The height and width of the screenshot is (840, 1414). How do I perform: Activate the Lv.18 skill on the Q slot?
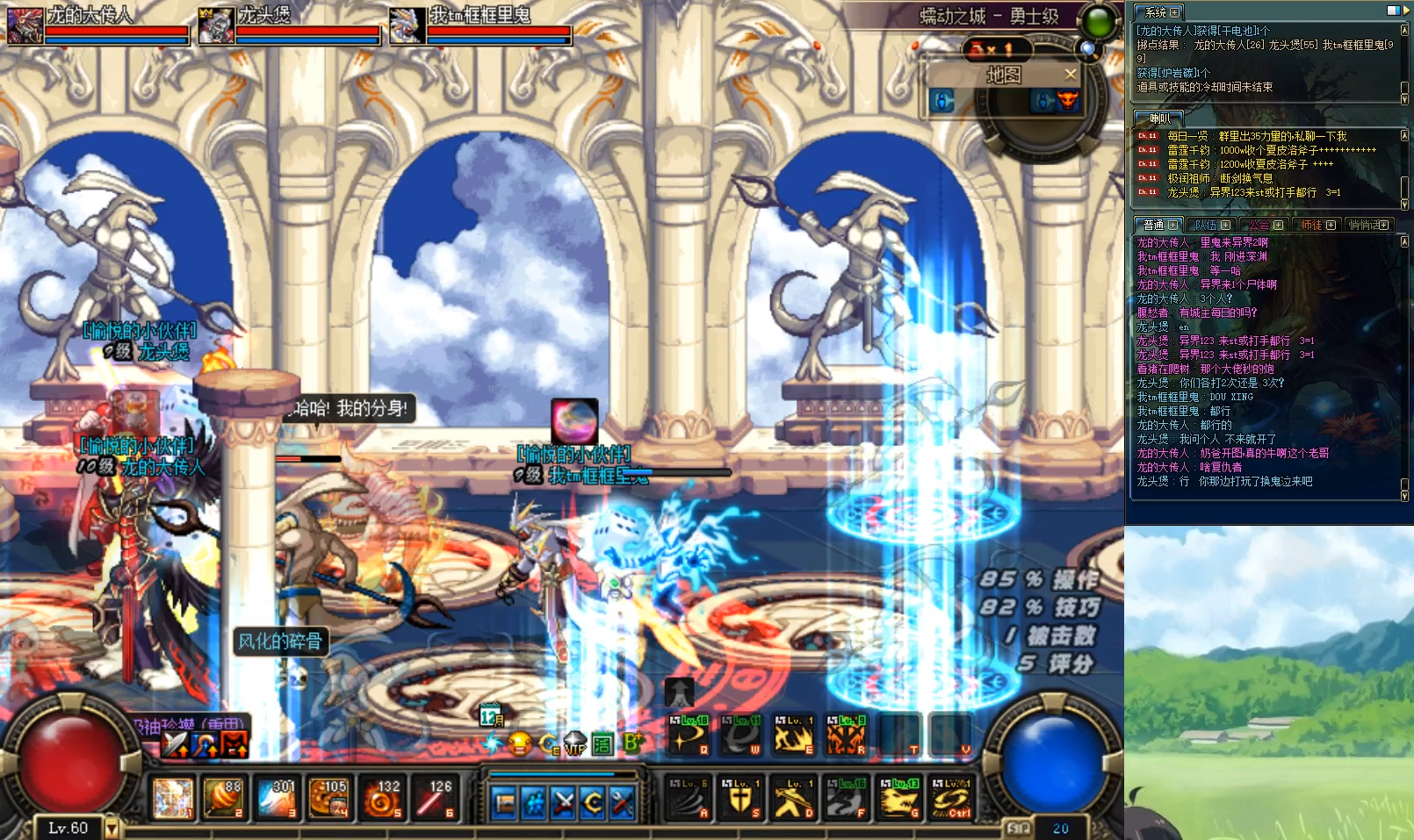coord(689,735)
